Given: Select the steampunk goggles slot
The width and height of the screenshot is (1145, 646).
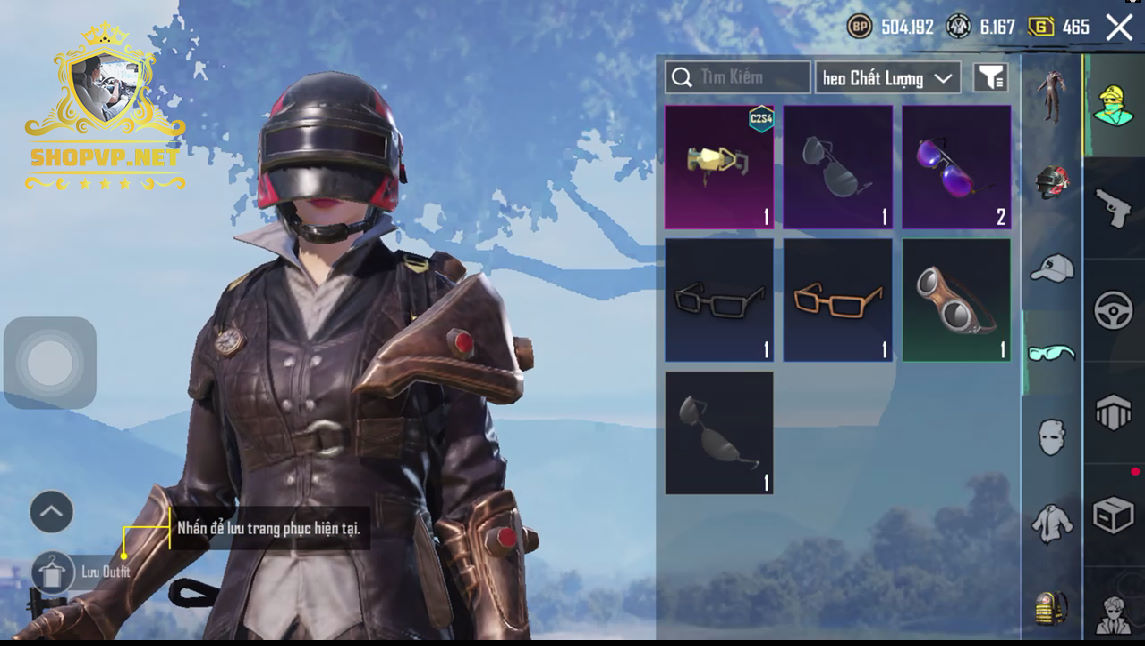Looking at the screenshot, I should (x=956, y=299).
